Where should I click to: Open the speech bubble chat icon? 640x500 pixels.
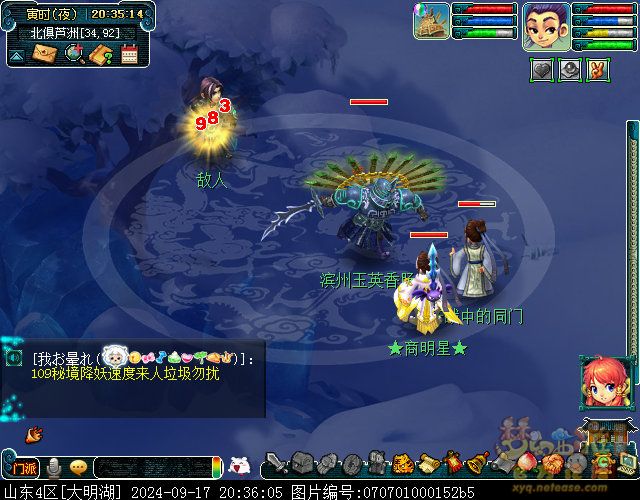(x=78, y=466)
